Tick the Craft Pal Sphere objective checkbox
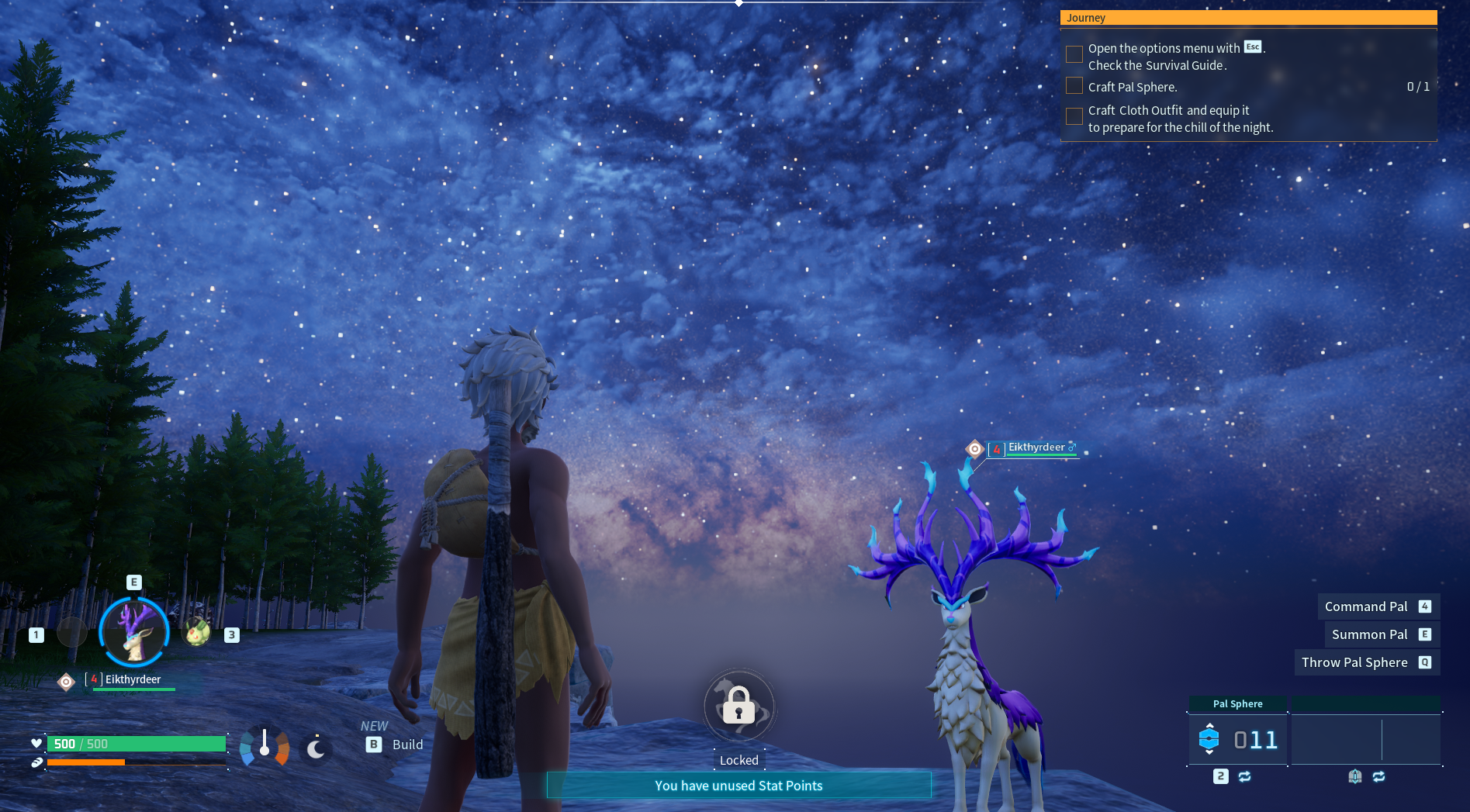Viewport: 1470px width, 812px height. tap(1074, 86)
